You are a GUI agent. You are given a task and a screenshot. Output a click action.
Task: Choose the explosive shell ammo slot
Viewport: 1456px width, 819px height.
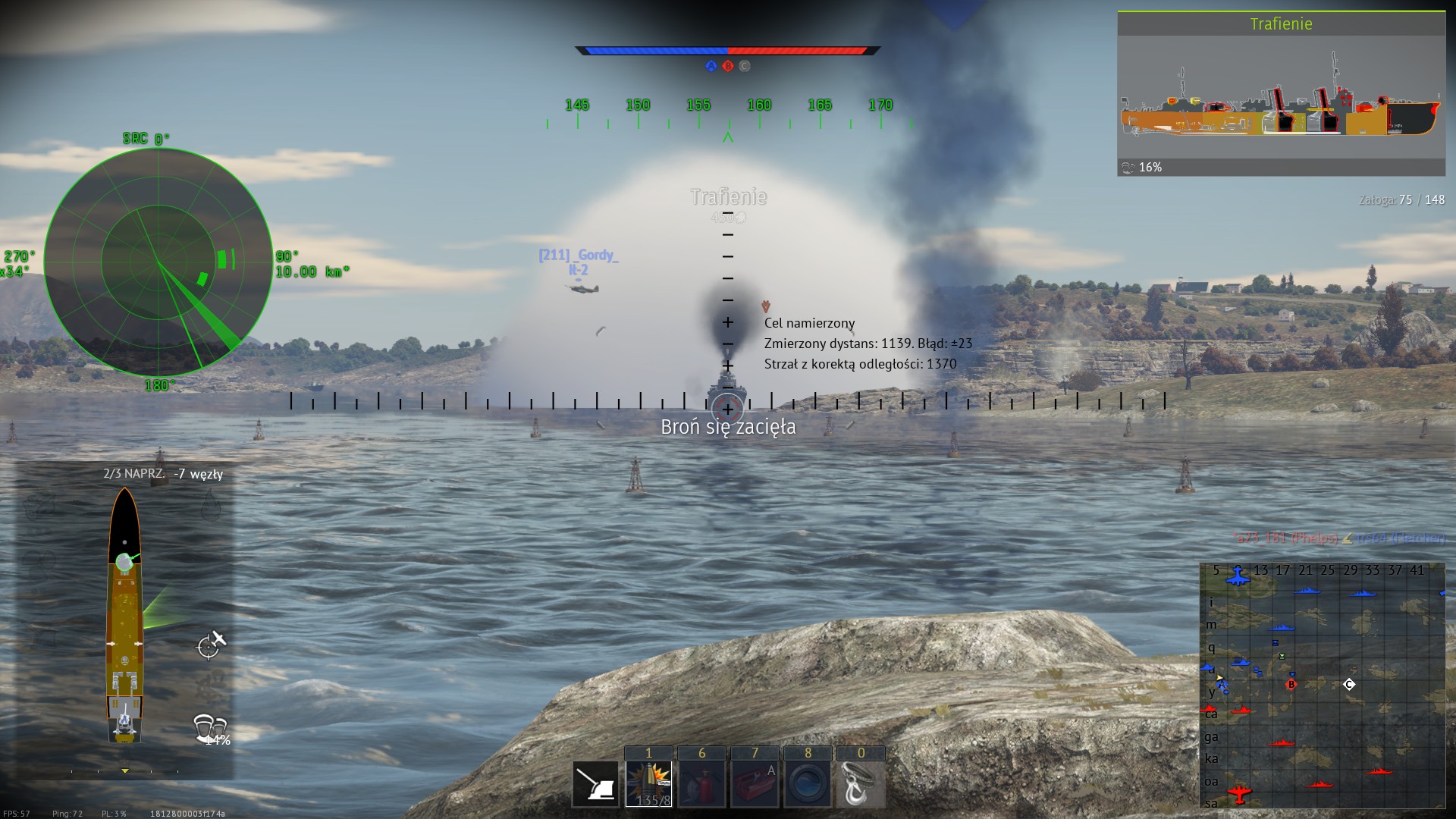(x=648, y=783)
